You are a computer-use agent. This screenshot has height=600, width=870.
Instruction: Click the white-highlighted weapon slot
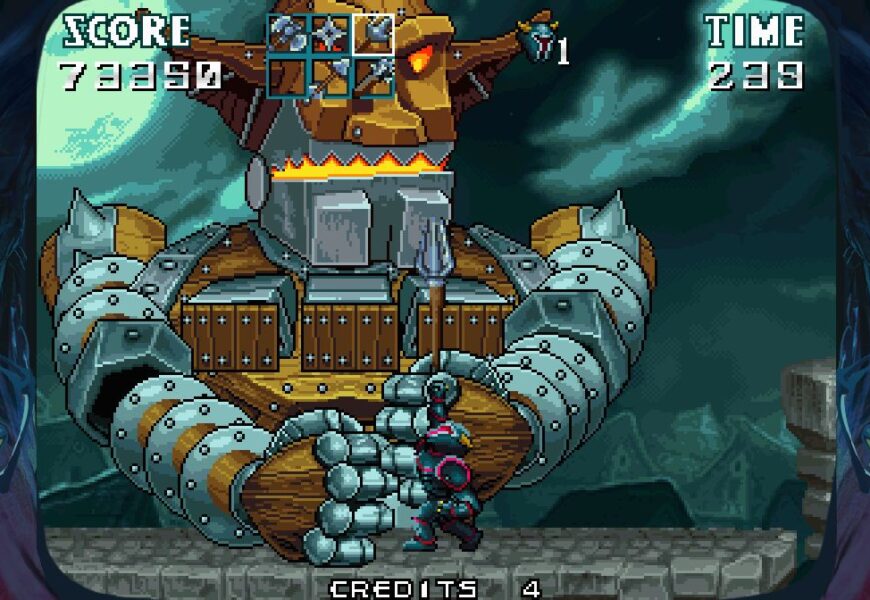coord(372,34)
